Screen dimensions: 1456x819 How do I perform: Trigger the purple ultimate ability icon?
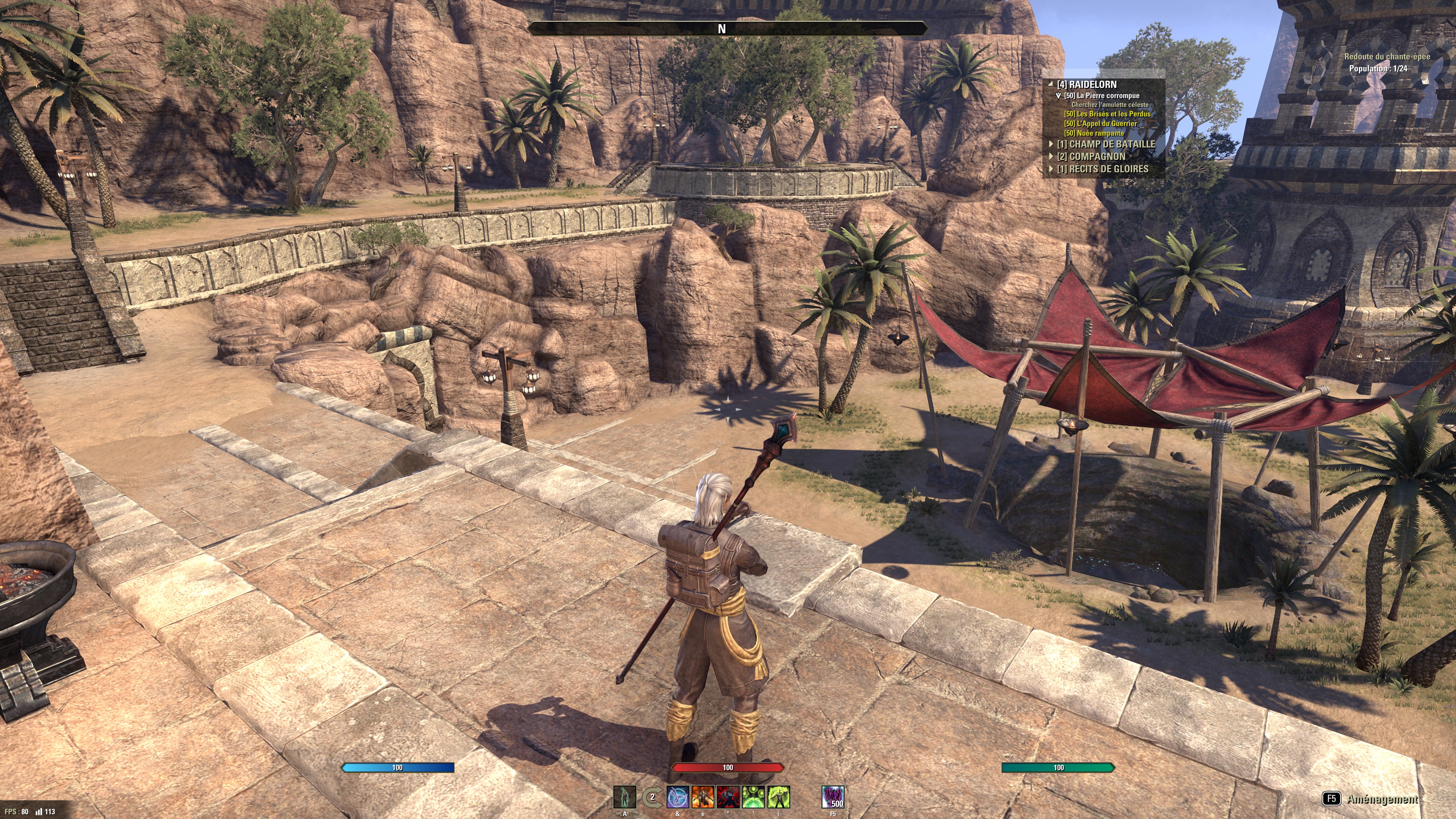tap(833, 797)
